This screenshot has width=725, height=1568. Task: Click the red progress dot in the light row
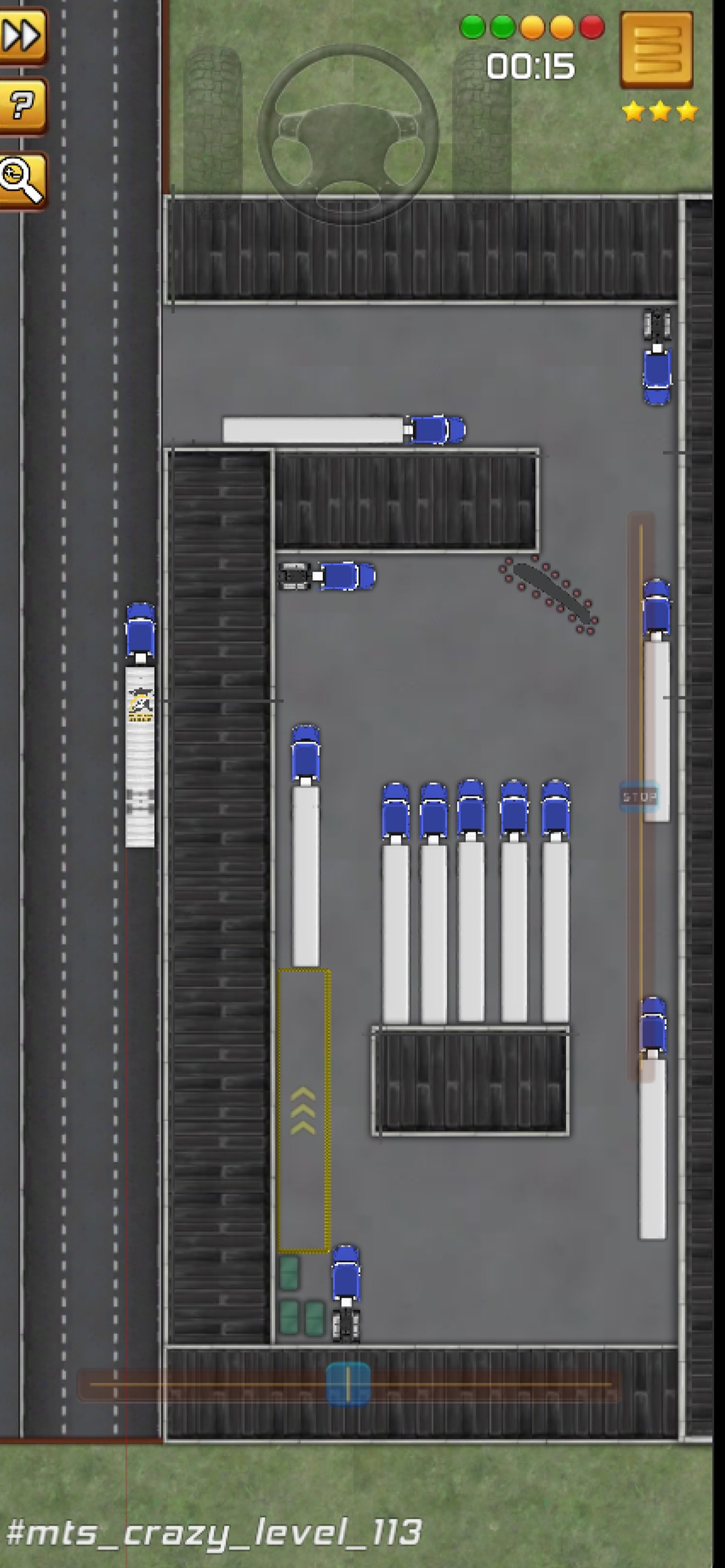[x=591, y=28]
